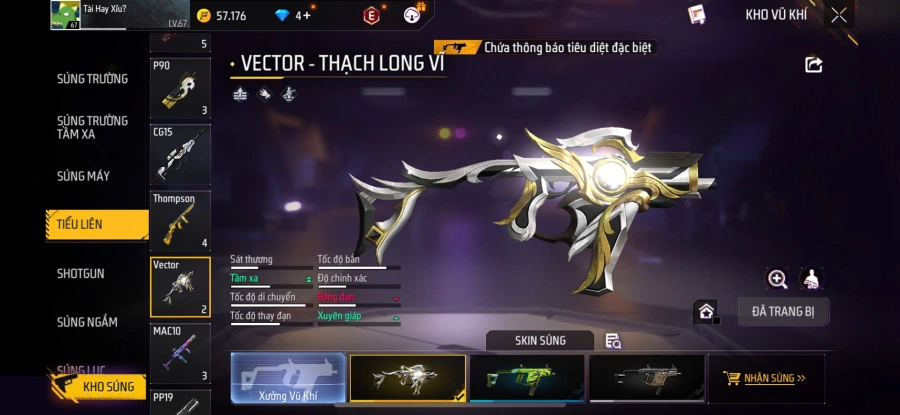Select the Xưởng Vũ Khí skin tile
Image resolution: width=900 pixels, height=415 pixels.
(288, 379)
